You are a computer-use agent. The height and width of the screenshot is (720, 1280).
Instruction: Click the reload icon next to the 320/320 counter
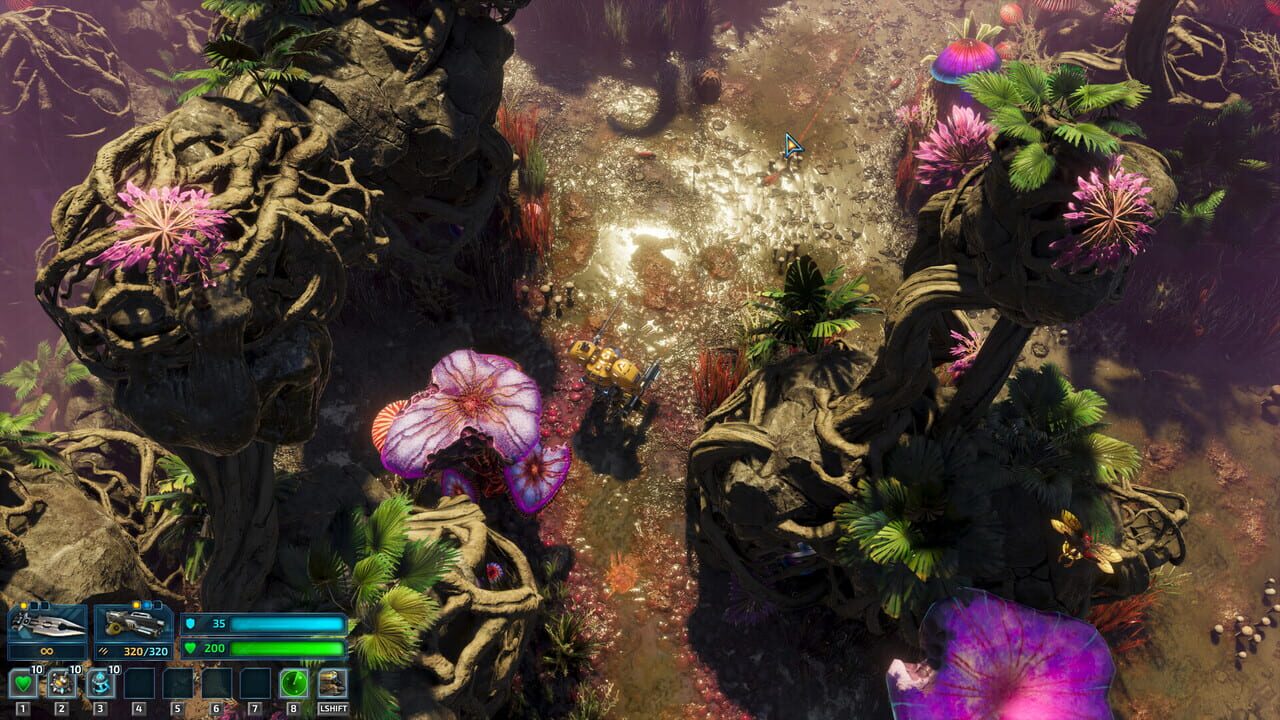[x=103, y=651]
